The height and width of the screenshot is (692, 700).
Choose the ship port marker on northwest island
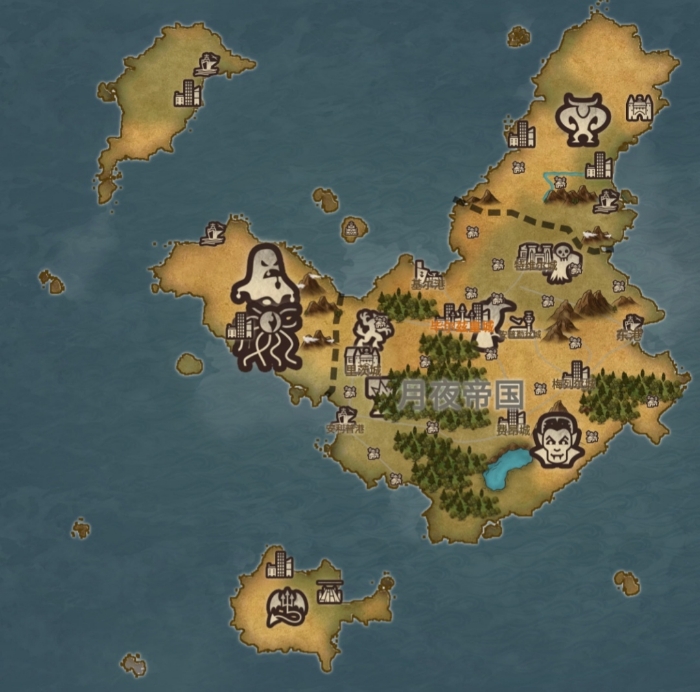tap(208, 64)
